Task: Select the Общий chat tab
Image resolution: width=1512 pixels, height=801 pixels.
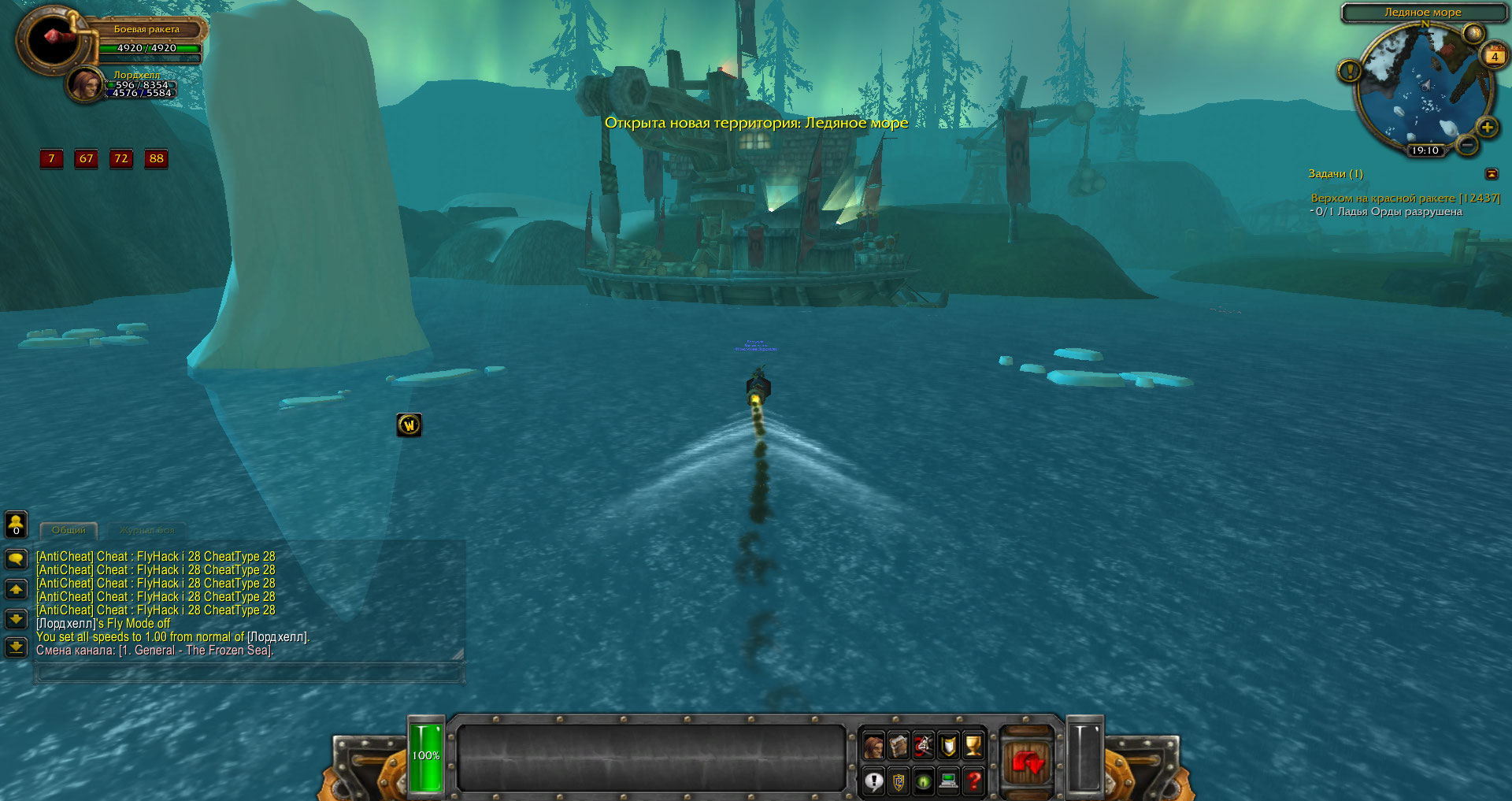Action: point(69,531)
